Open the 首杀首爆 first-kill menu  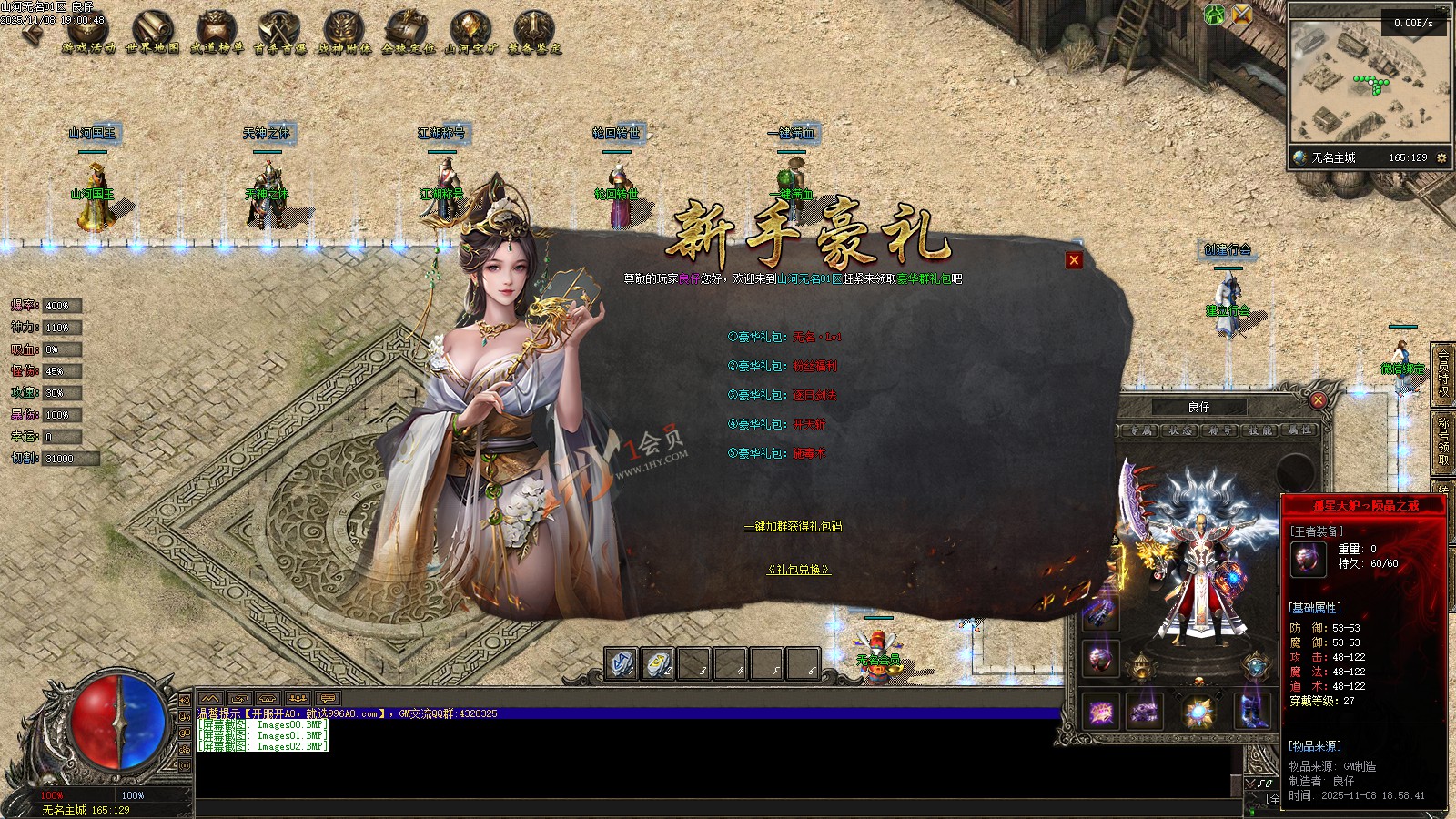point(279,32)
